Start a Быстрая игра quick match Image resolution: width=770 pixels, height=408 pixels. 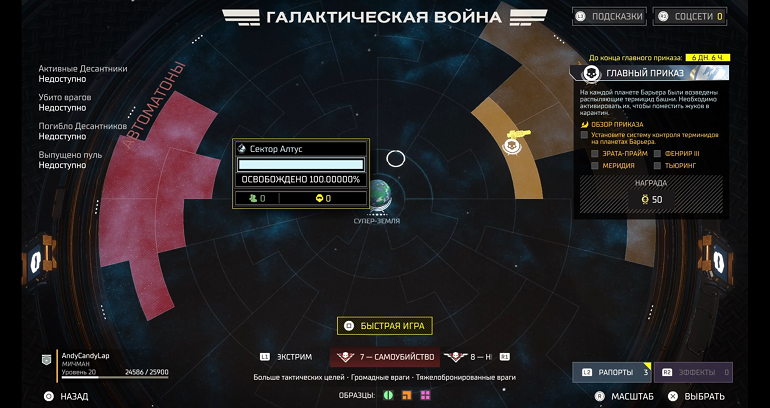pos(384,325)
